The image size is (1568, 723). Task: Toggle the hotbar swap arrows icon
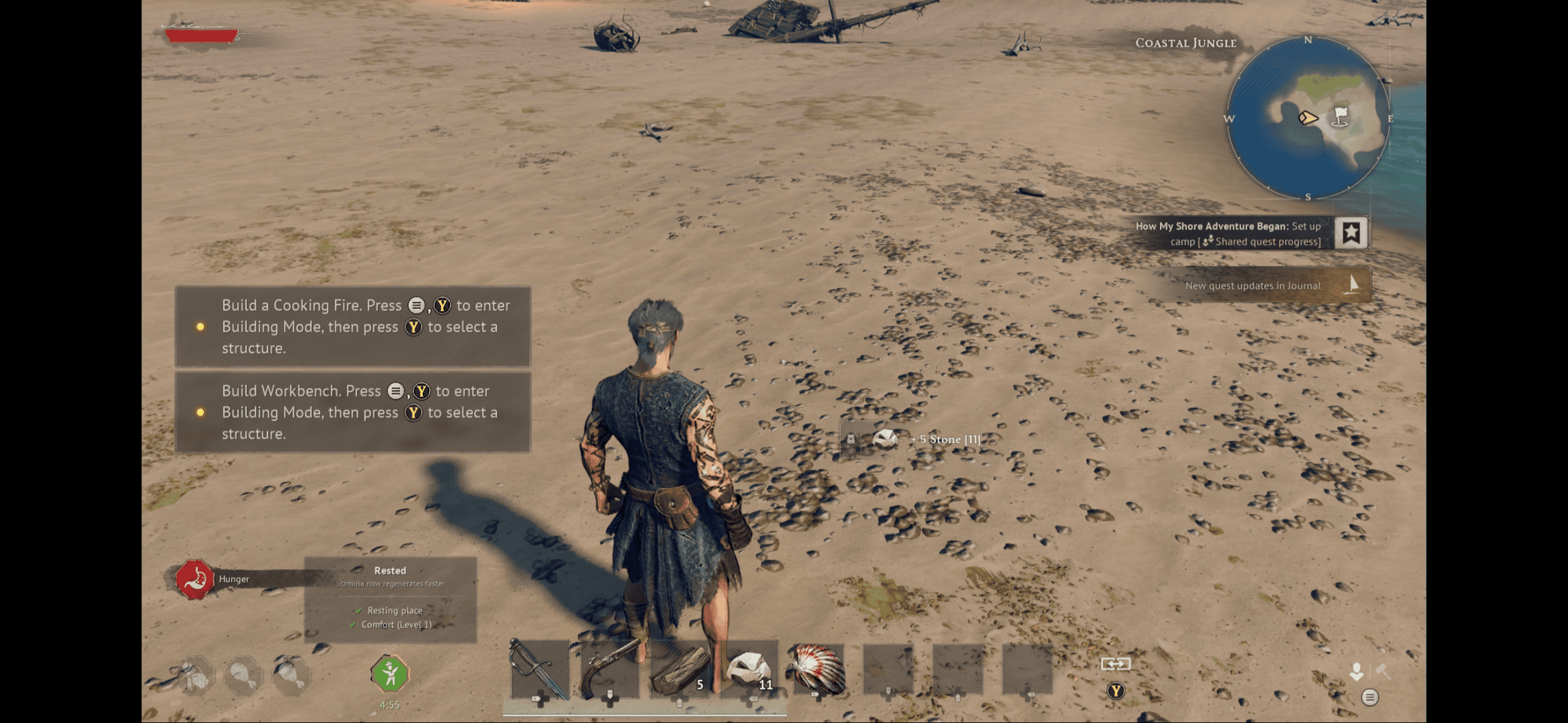click(1115, 664)
